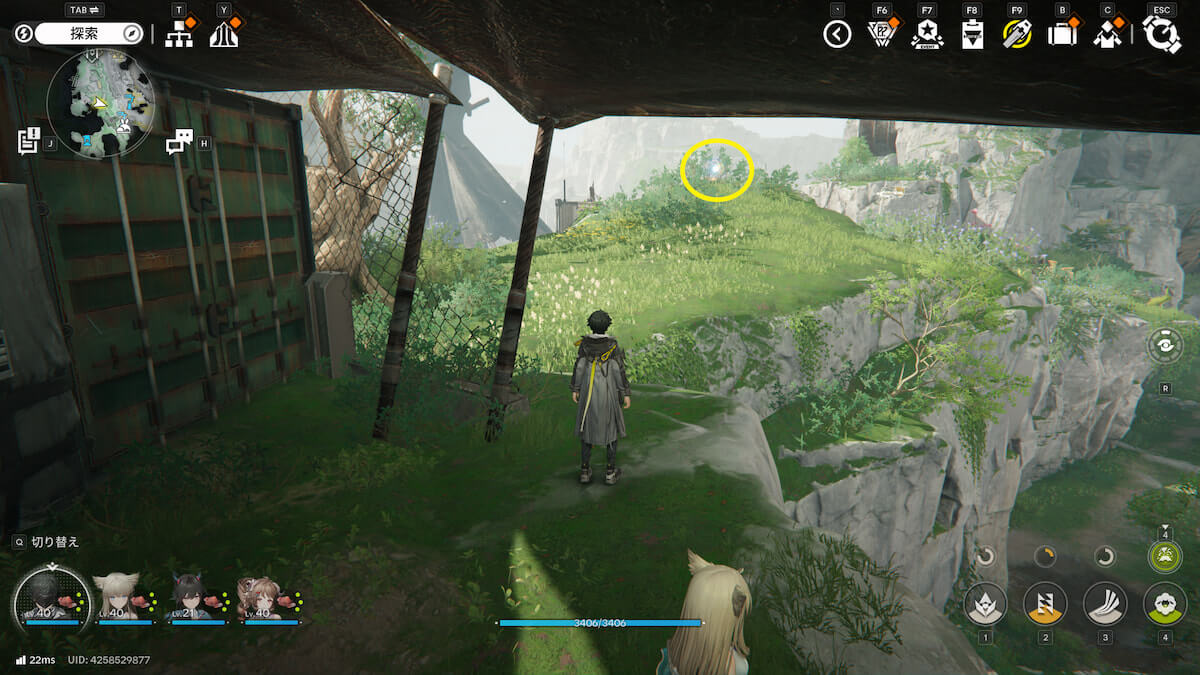Open the triple upward arrows icon
Screen dimensions: 1200x675
[x=224, y=34]
